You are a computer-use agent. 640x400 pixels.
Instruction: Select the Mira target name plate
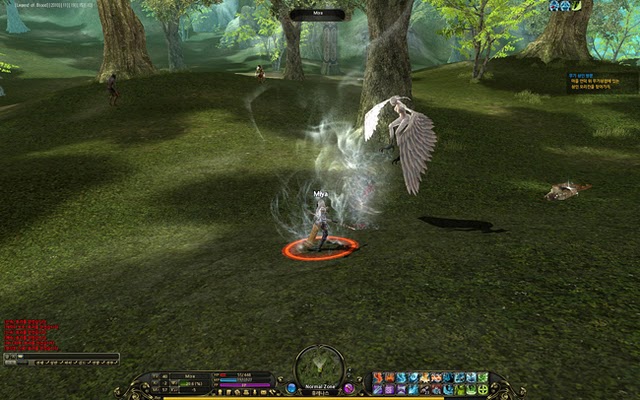pyautogui.click(x=320, y=15)
